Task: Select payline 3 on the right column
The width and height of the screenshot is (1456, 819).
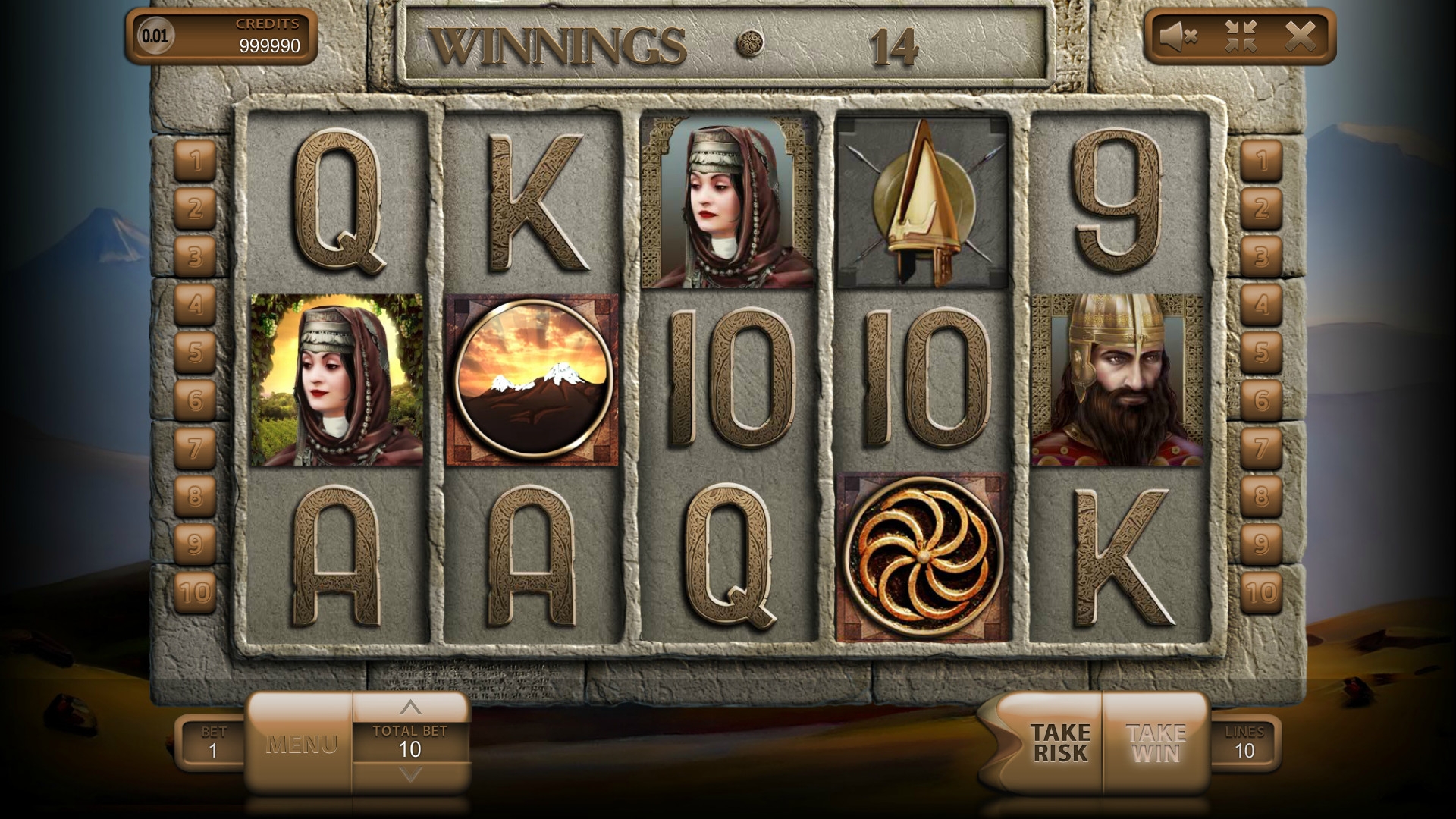Action: 1261,257
